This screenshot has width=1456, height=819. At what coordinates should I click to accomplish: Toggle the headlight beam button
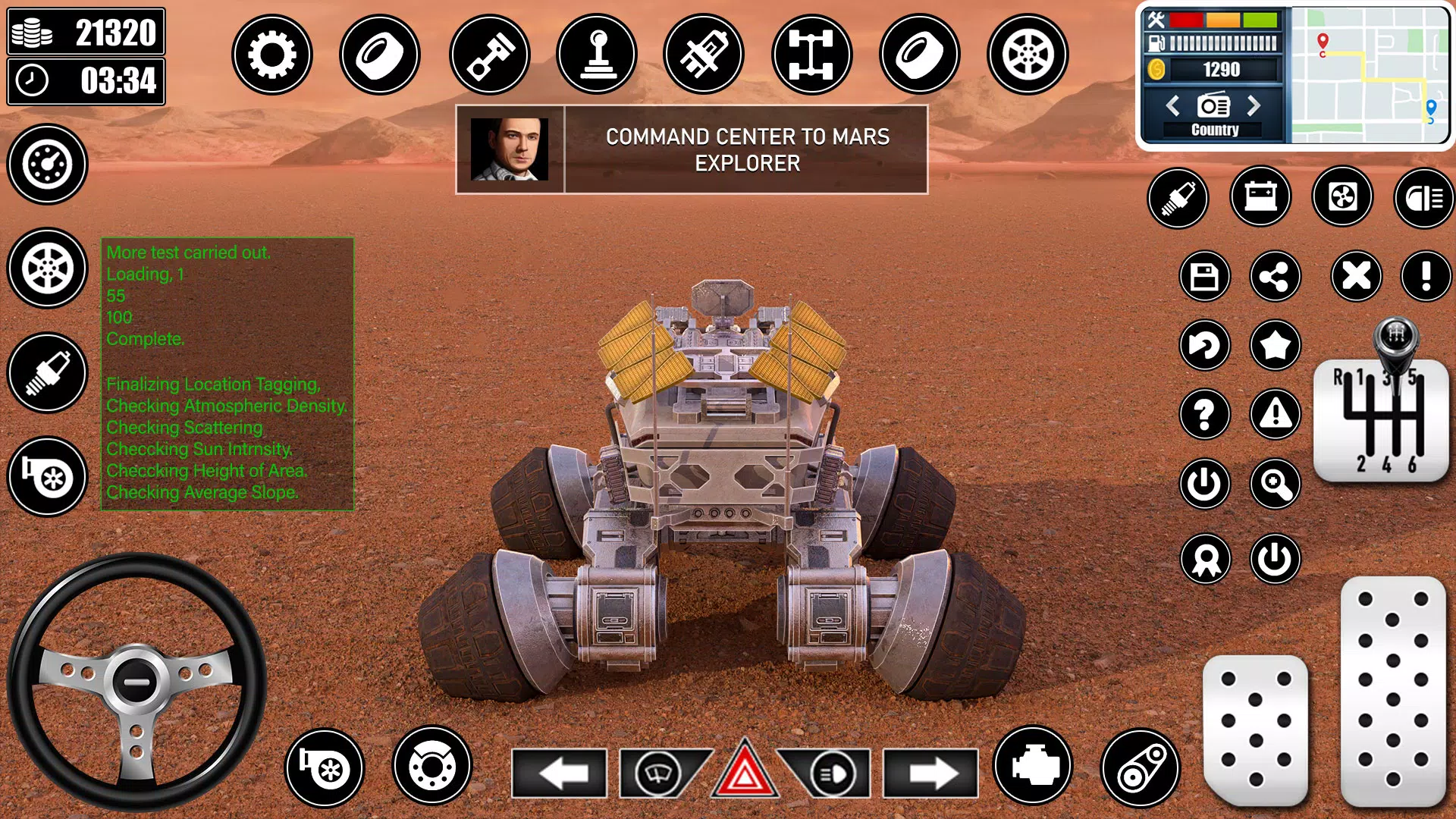click(x=1423, y=198)
